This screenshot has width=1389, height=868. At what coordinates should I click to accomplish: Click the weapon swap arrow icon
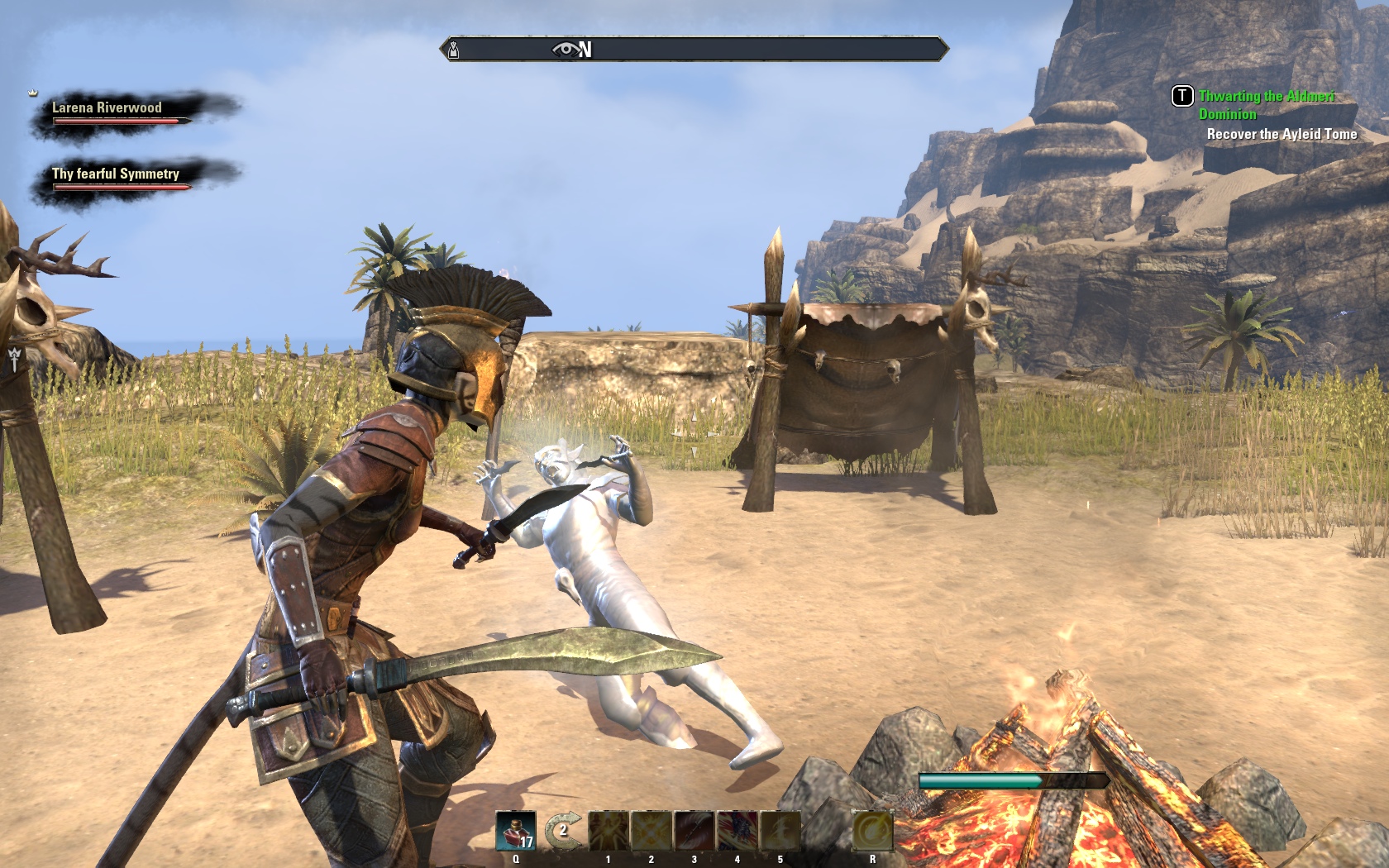(x=562, y=830)
